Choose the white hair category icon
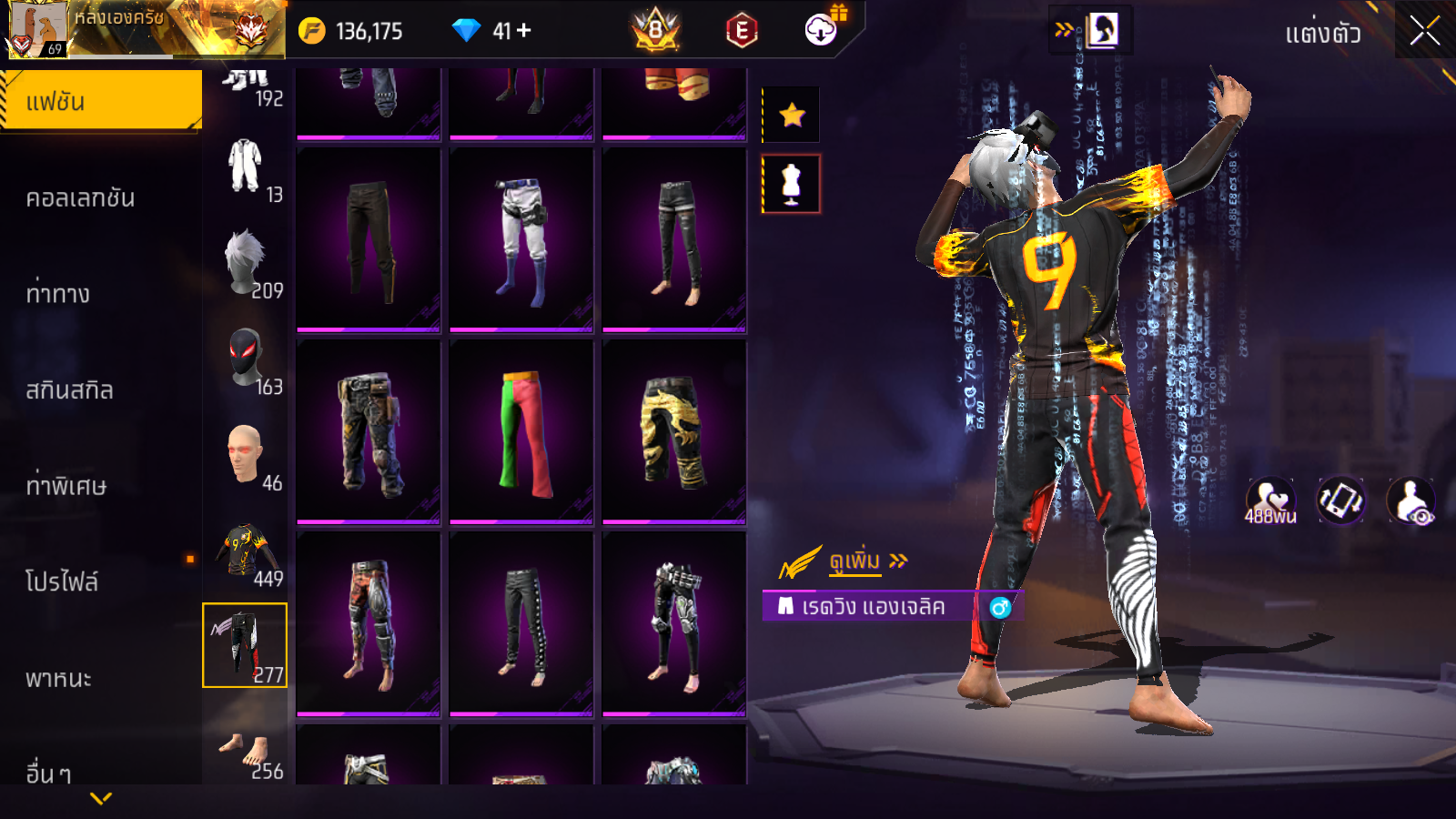Image resolution: width=1456 pixels, height=819 pixels. 246,264
